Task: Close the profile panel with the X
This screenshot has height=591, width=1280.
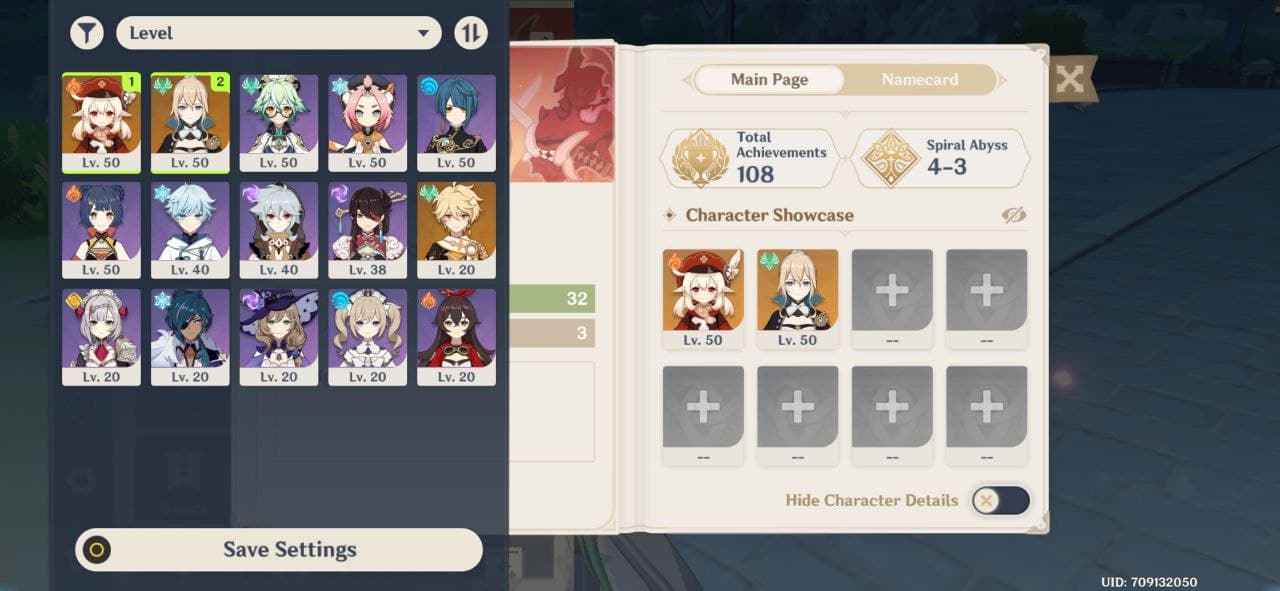Action: [x=1070, y=80]
